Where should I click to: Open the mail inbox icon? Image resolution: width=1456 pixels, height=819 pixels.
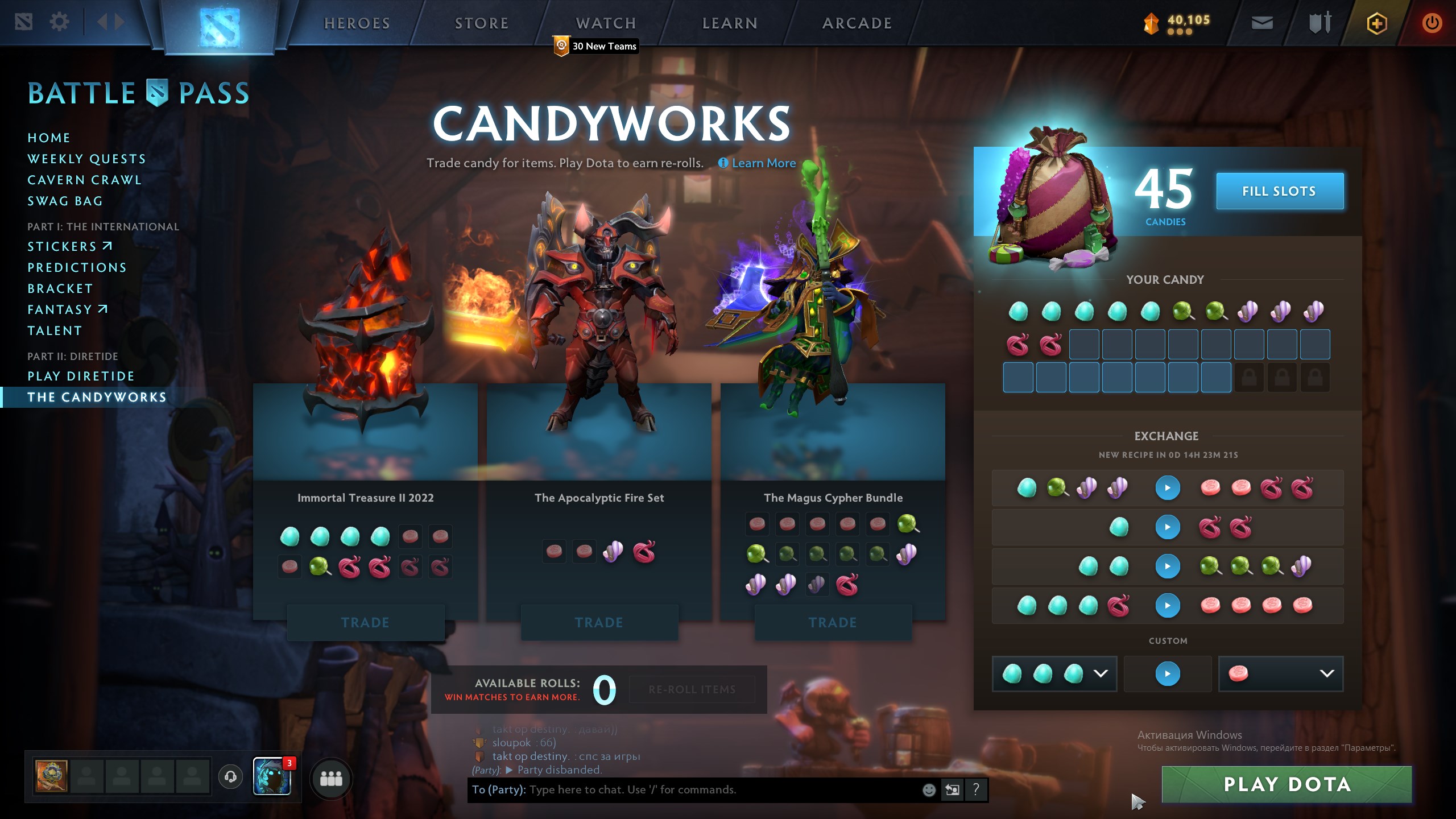pyautogui.click(x=1261, y=24)
